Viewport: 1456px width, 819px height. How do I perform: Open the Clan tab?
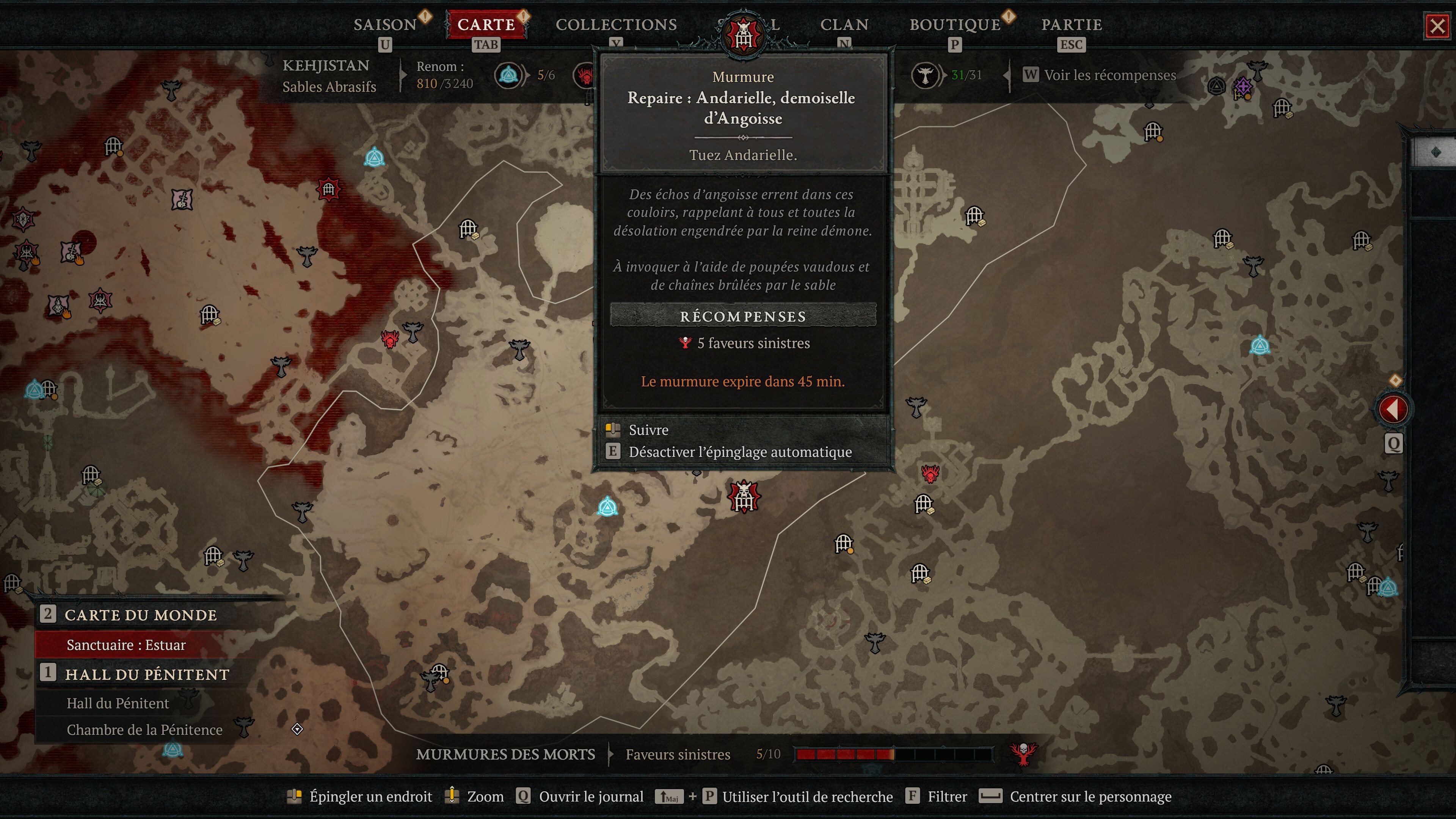click(844, 24)
